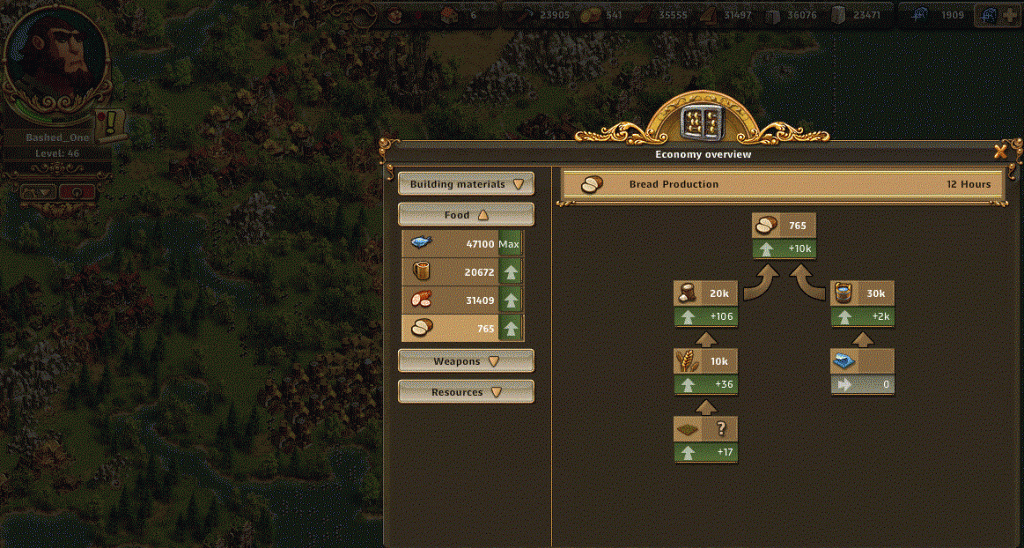Image resolution: width=1024 pixels, height=548 pixels.
Task: Collapse the Food category
Action: coord(466,215)
